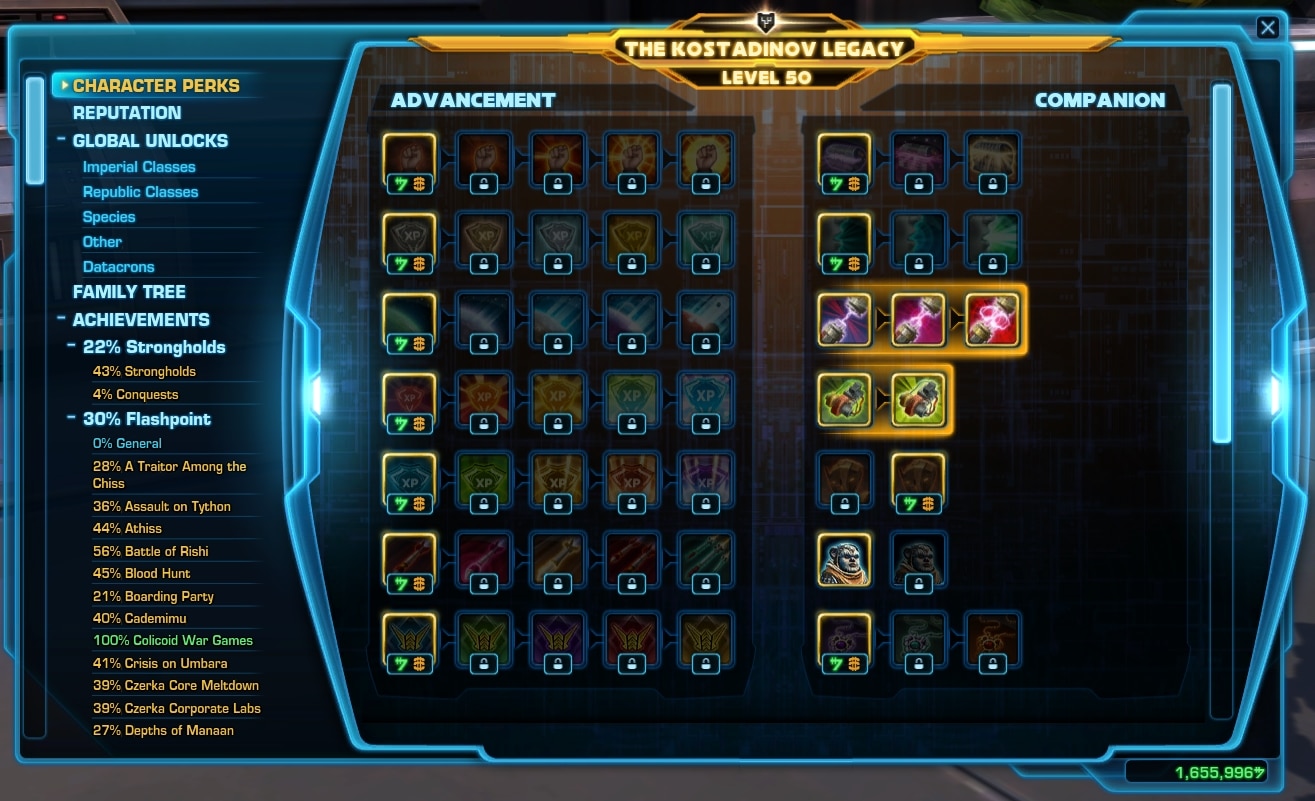View the 100% Colicoid War Games achievement
The width and height of the screenshot is (1315, 801).
point(175,640)
